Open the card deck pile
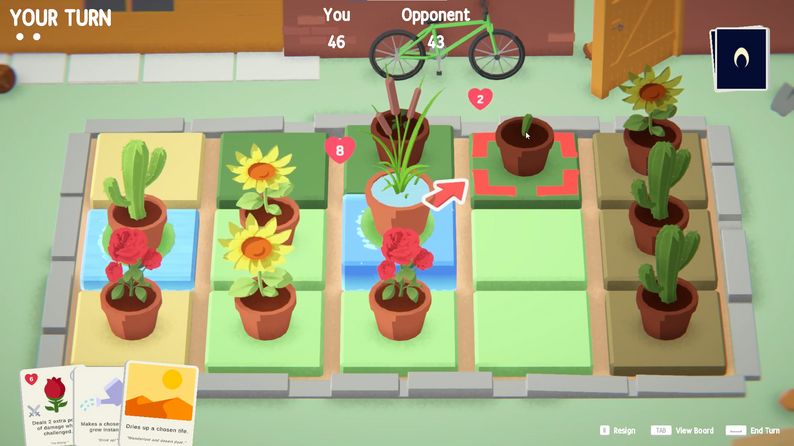 click(740, 59)
